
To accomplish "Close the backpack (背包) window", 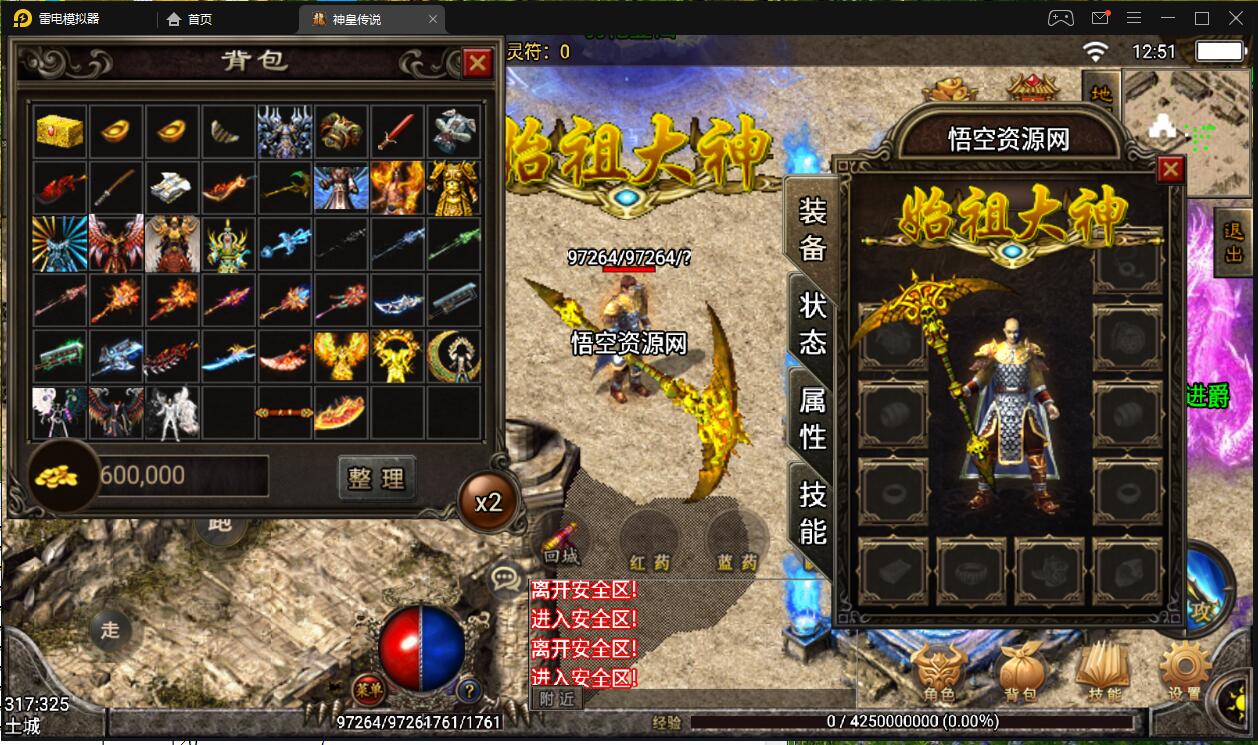I will [478, 63].
